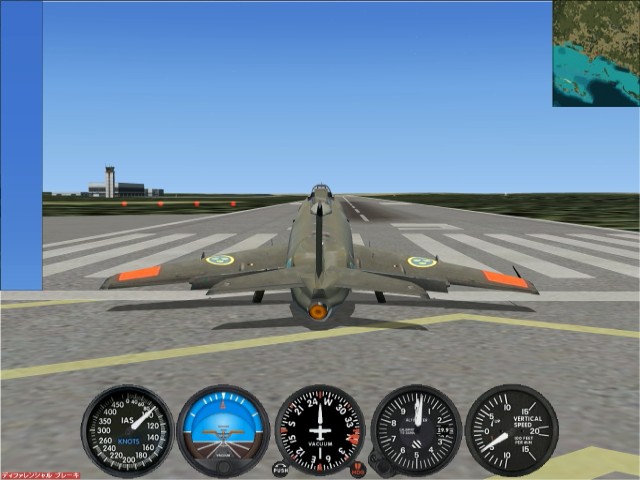Select the attitude indicator gauge

(223, 430)
